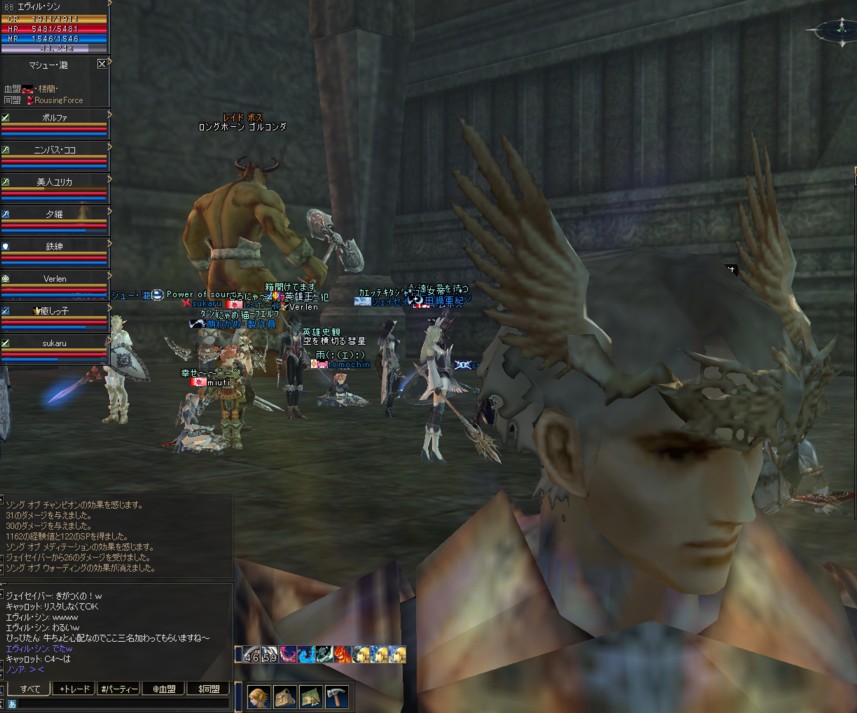Viewport: 857px width, 713px height.
Task: Select party member sukaru
Action: 55,342
